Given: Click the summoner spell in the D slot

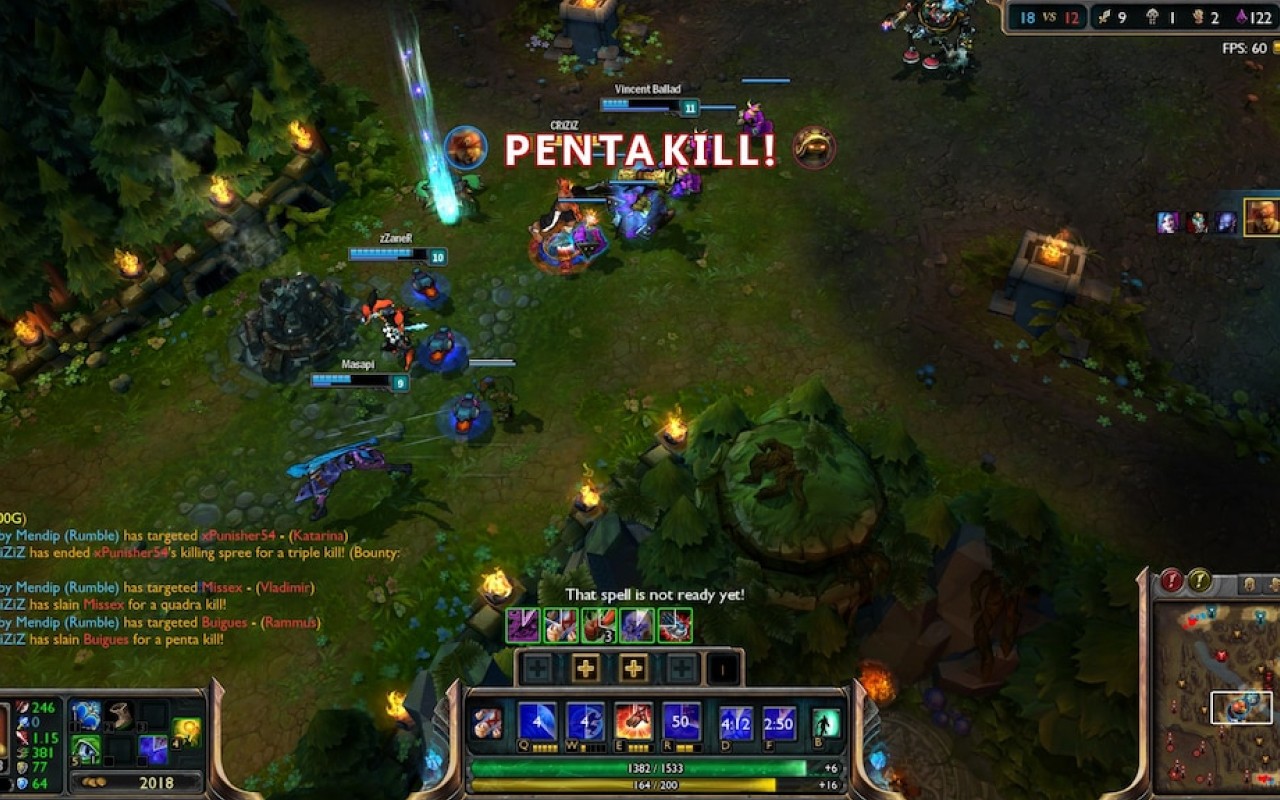Looking at the screenshot, I should click(735, 722).
